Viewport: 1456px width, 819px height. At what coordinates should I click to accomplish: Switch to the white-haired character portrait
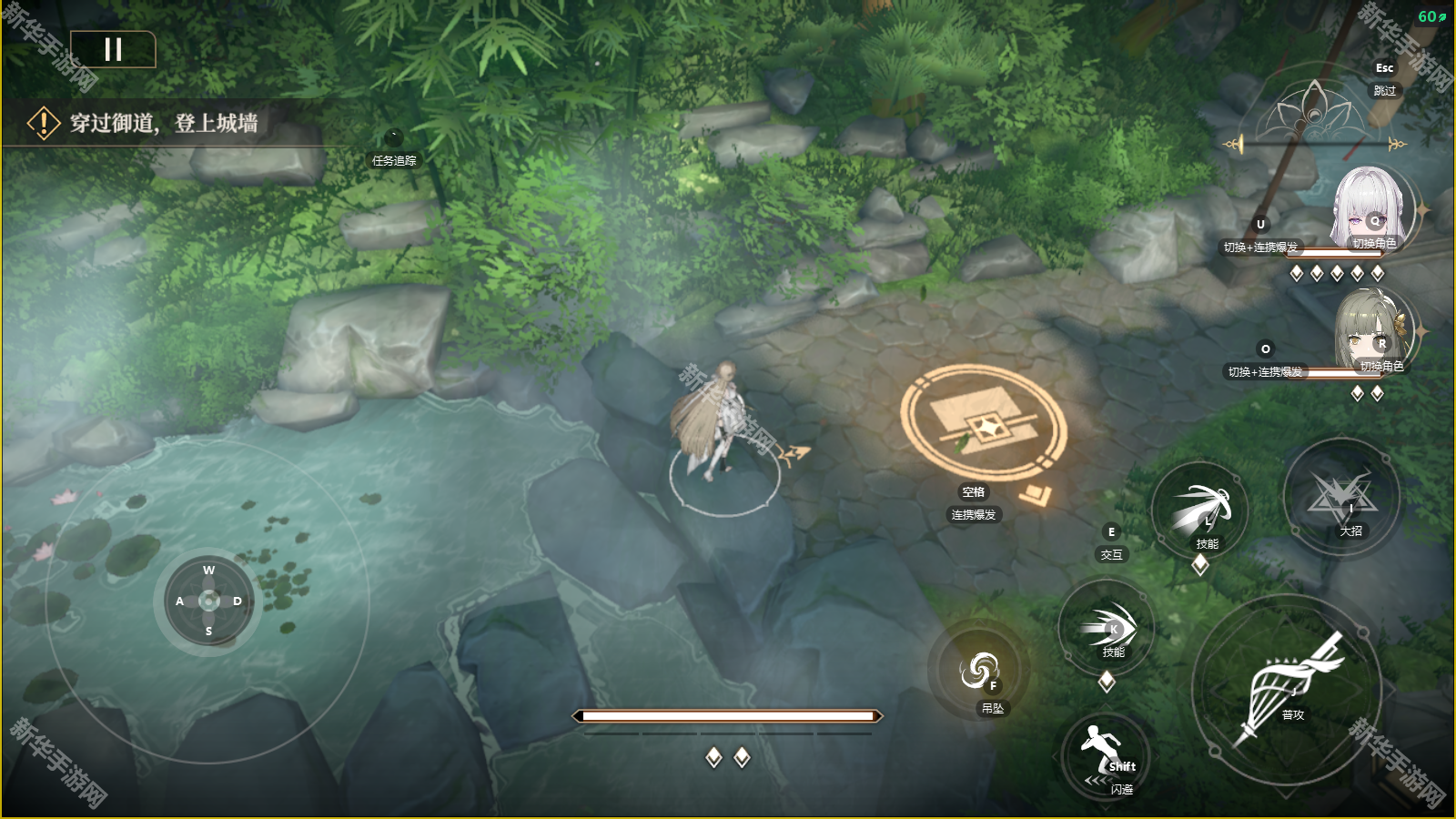point(1372,209)
